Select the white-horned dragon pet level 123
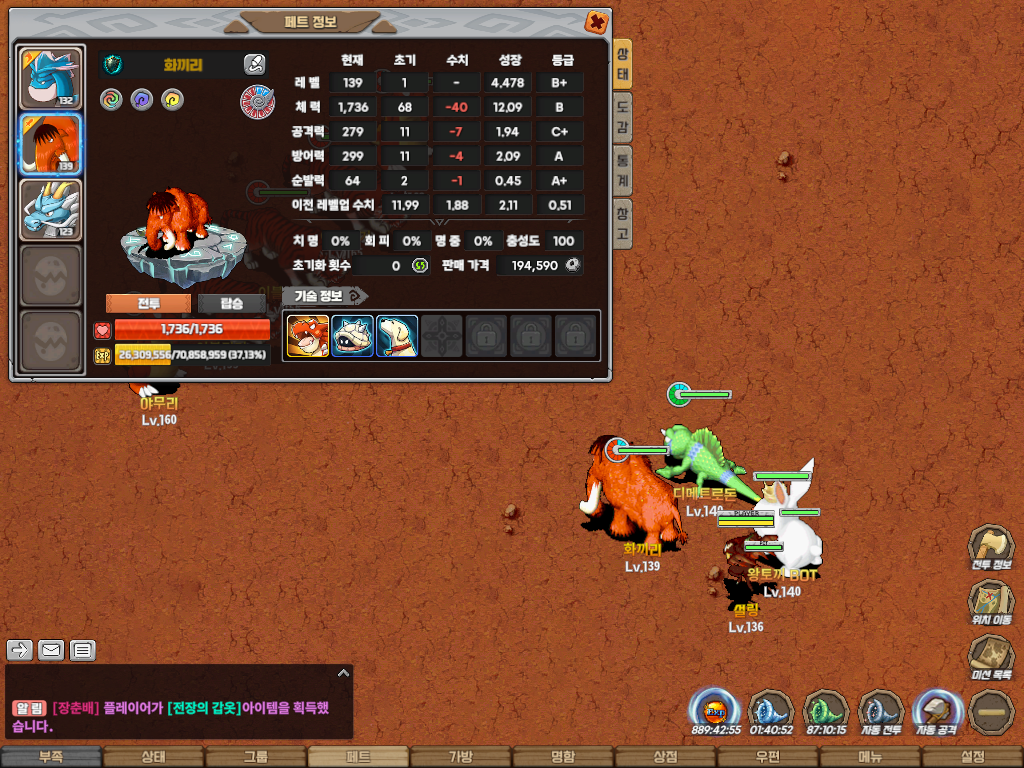The width and height of the screenshot is (1024, 768). click(x=50, y=210)
